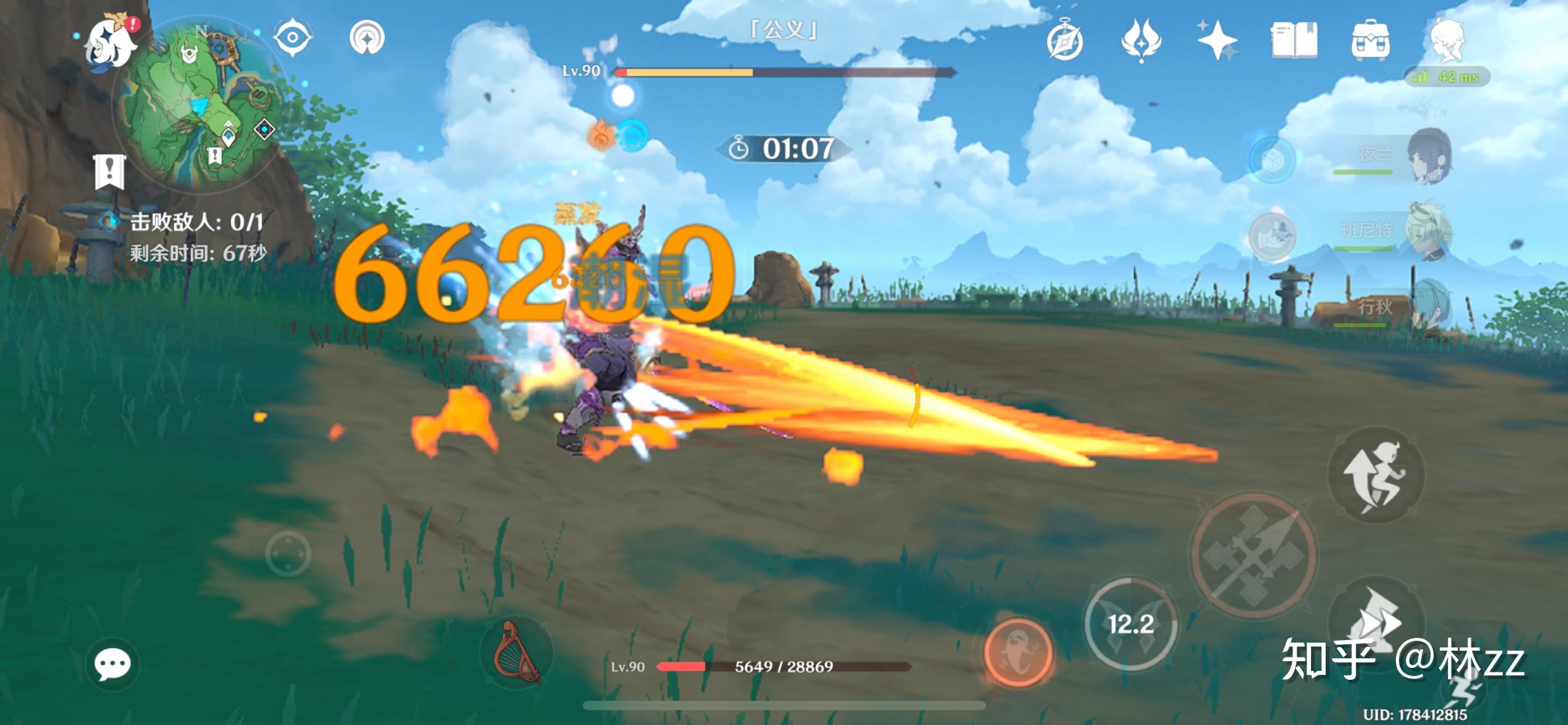Open the backpack inventory

(1370, 41)
